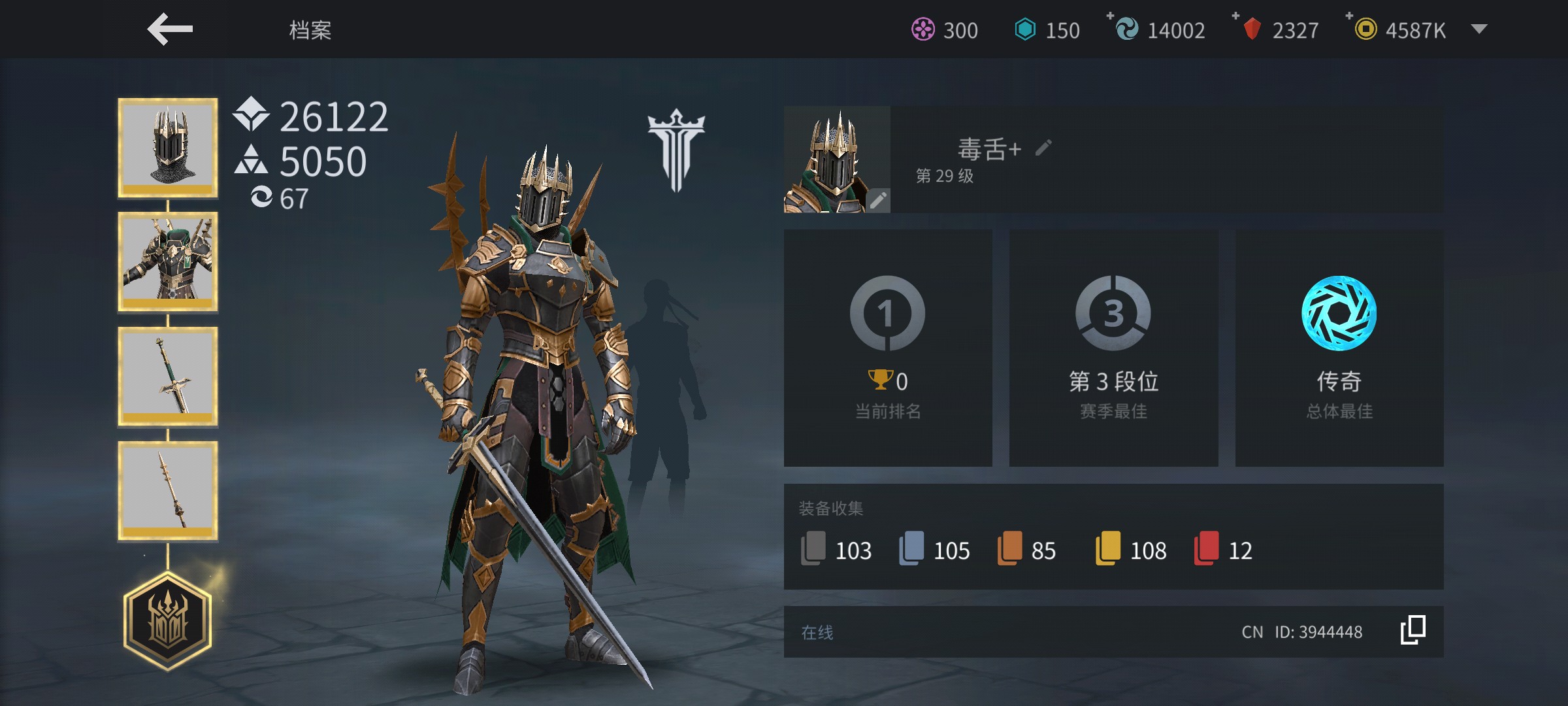Choose the spear ranged weapon slot
This screenshot has width=1568, height=706.
tap(168, 491)
